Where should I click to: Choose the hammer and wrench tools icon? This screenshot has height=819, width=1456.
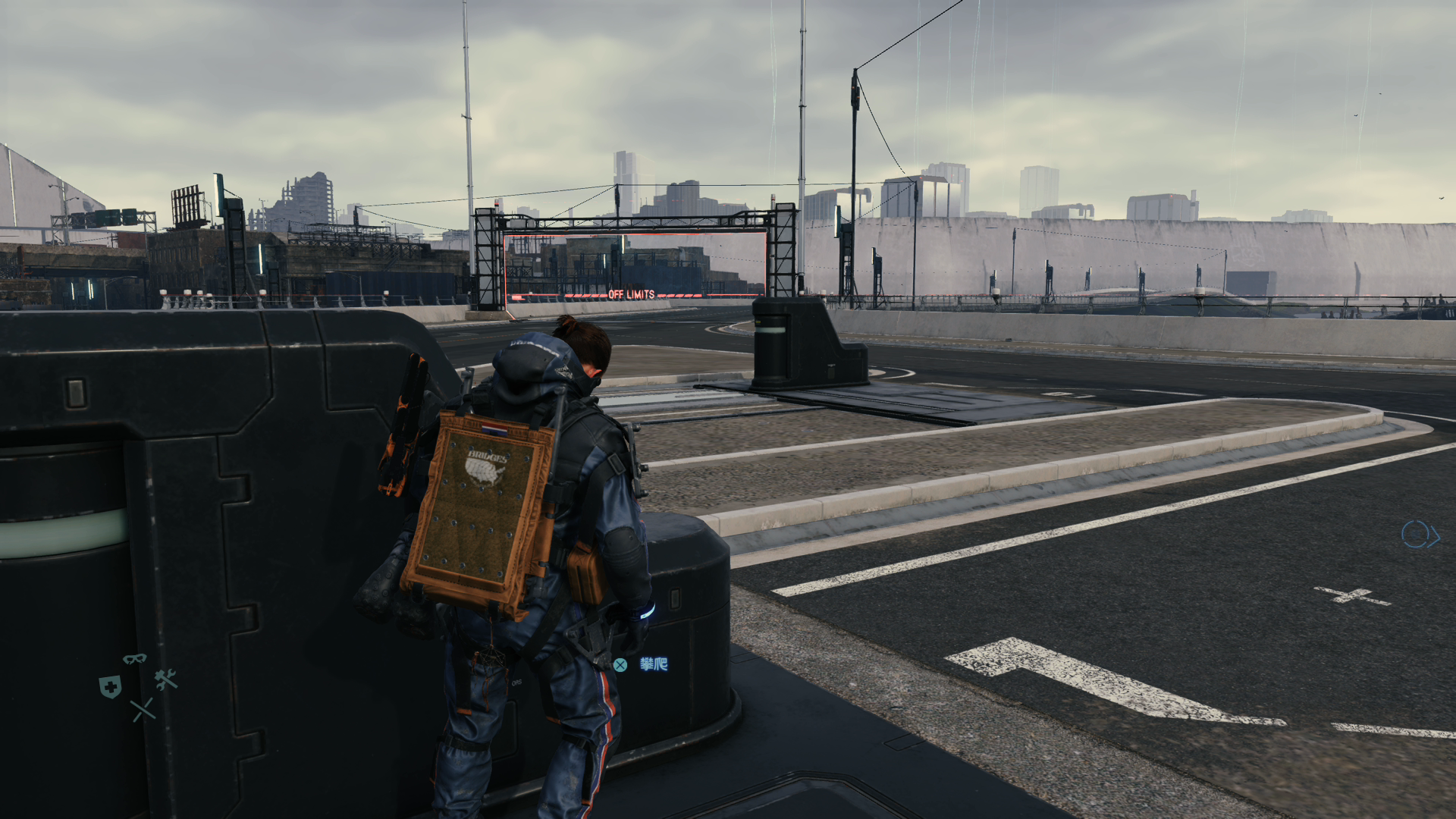166,679
